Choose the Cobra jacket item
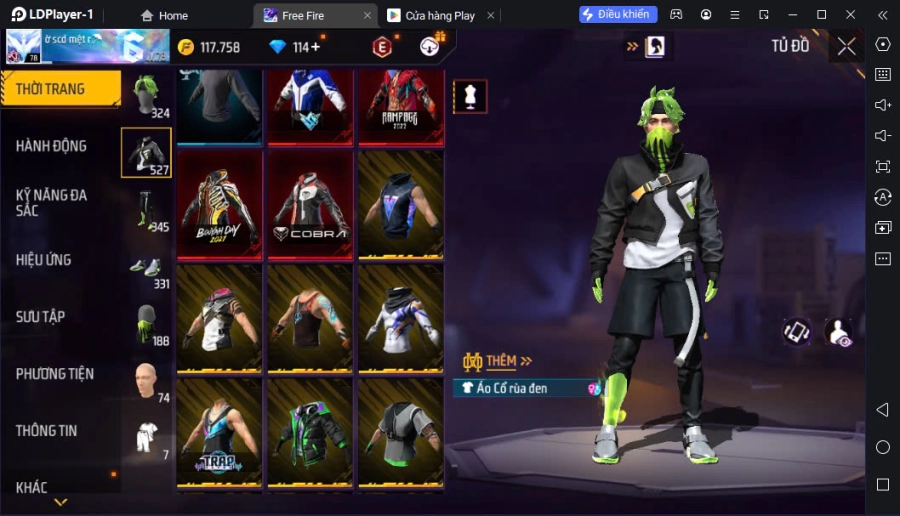Image resolution: width=900 pixels, height=516 pixels. tap(310, 204)
